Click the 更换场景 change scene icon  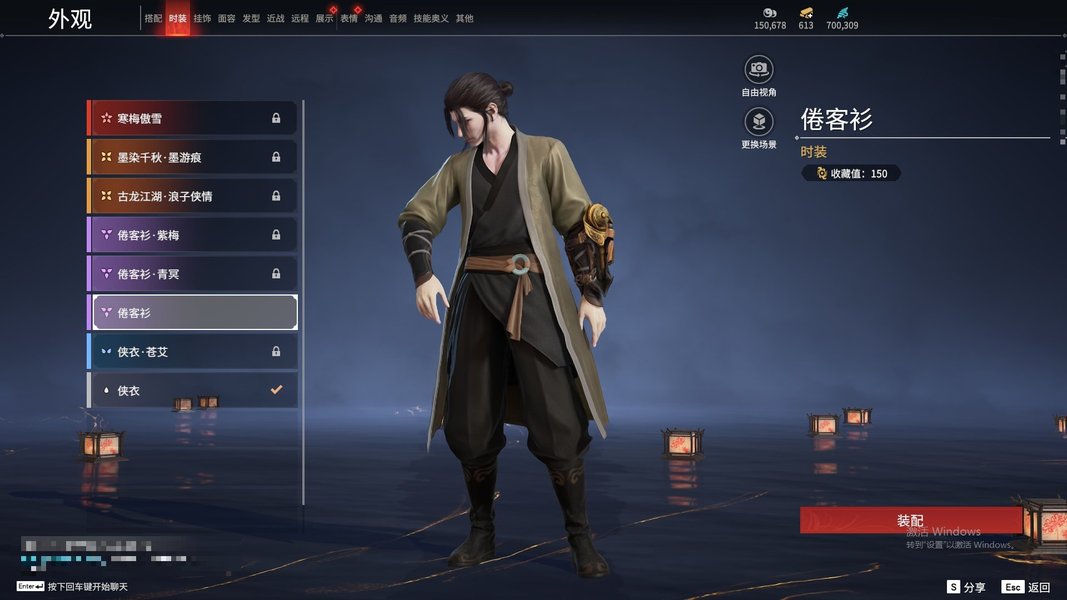pyautogui.click(x=759, y=122)
